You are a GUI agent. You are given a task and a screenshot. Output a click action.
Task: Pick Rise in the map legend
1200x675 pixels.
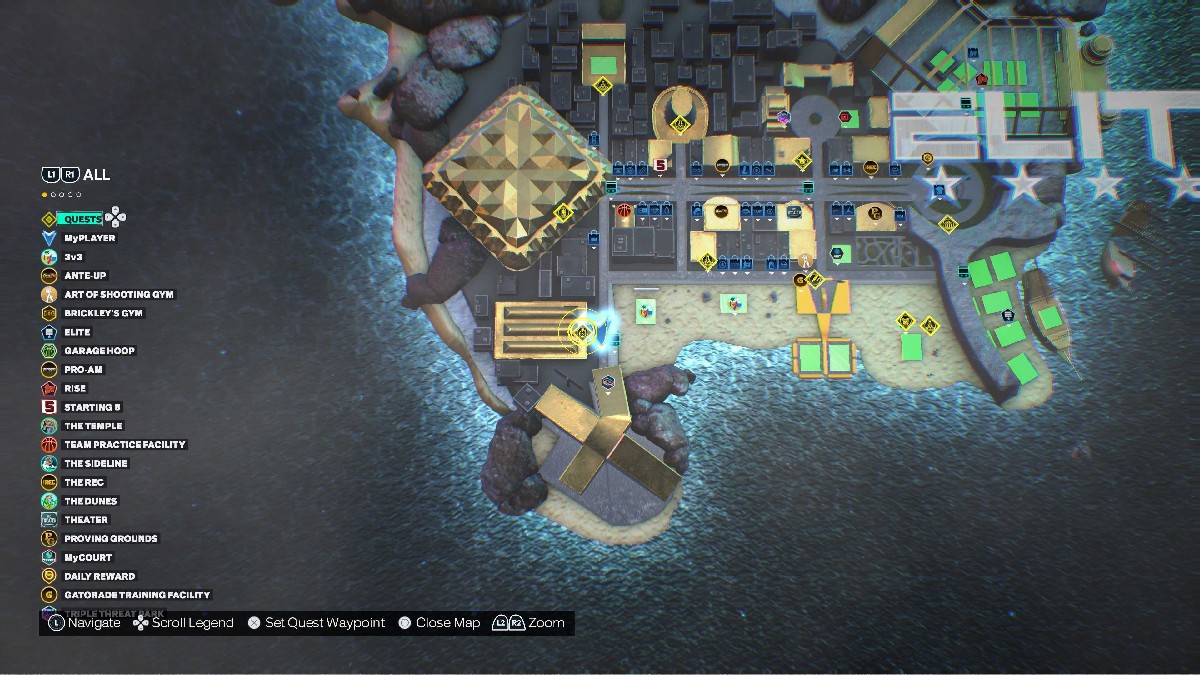coord(75,388)
